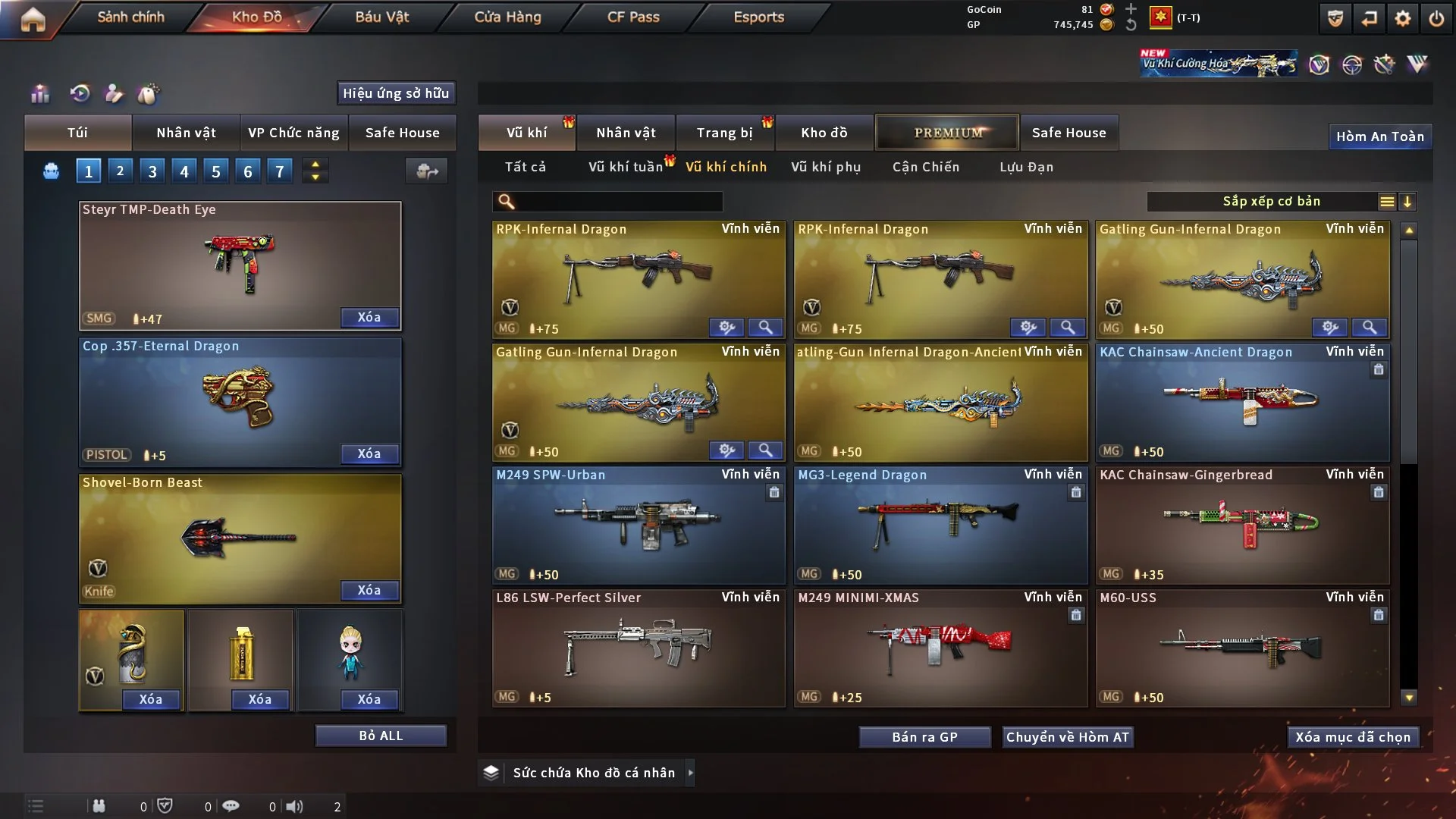Remove the Steyr TMP-Death Eye with Xóa
The width and height of the screenshot is (1456, 819).
pos(369,318)
